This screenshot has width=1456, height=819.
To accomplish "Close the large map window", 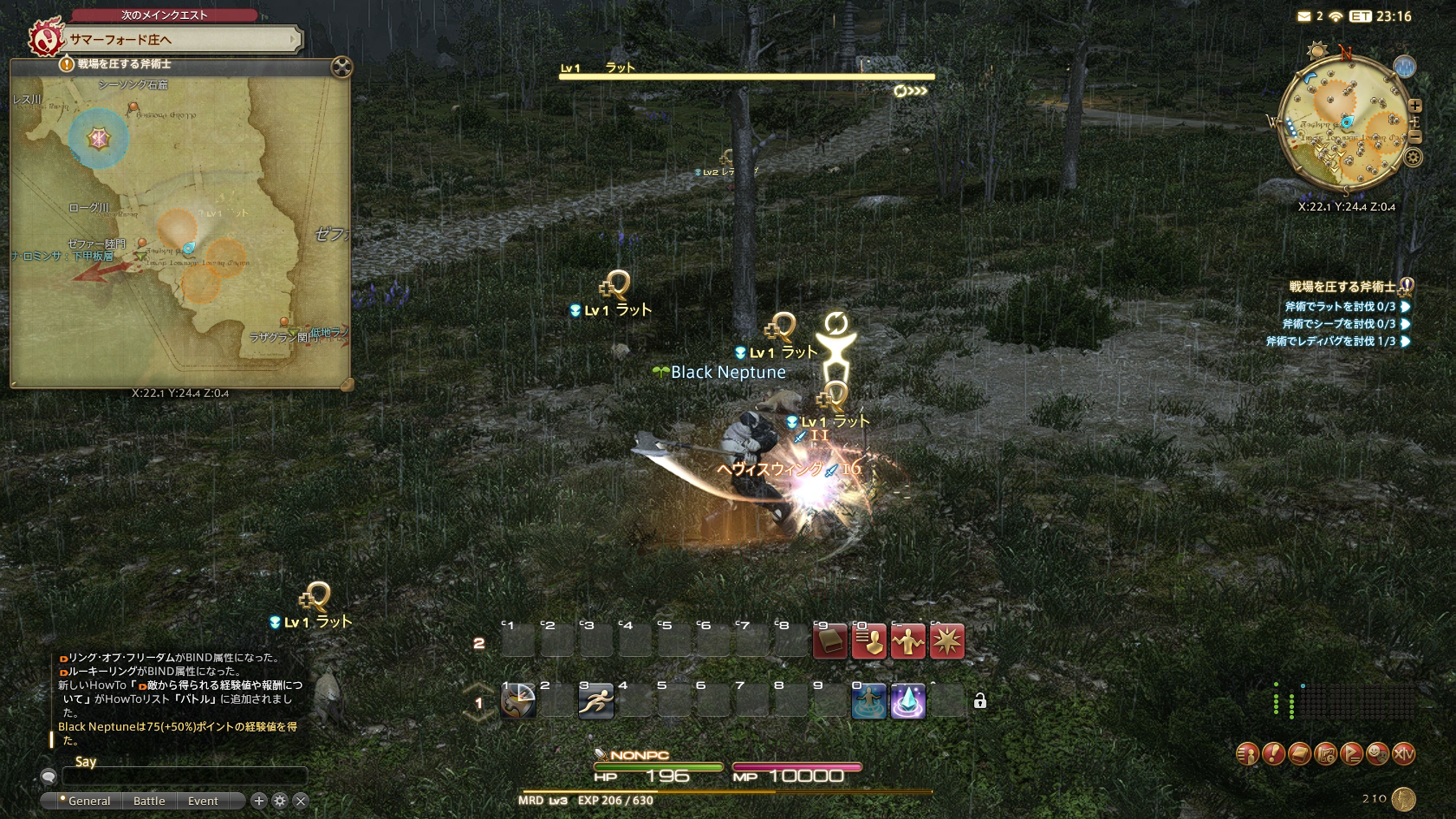I will click(x=341, y=67).
